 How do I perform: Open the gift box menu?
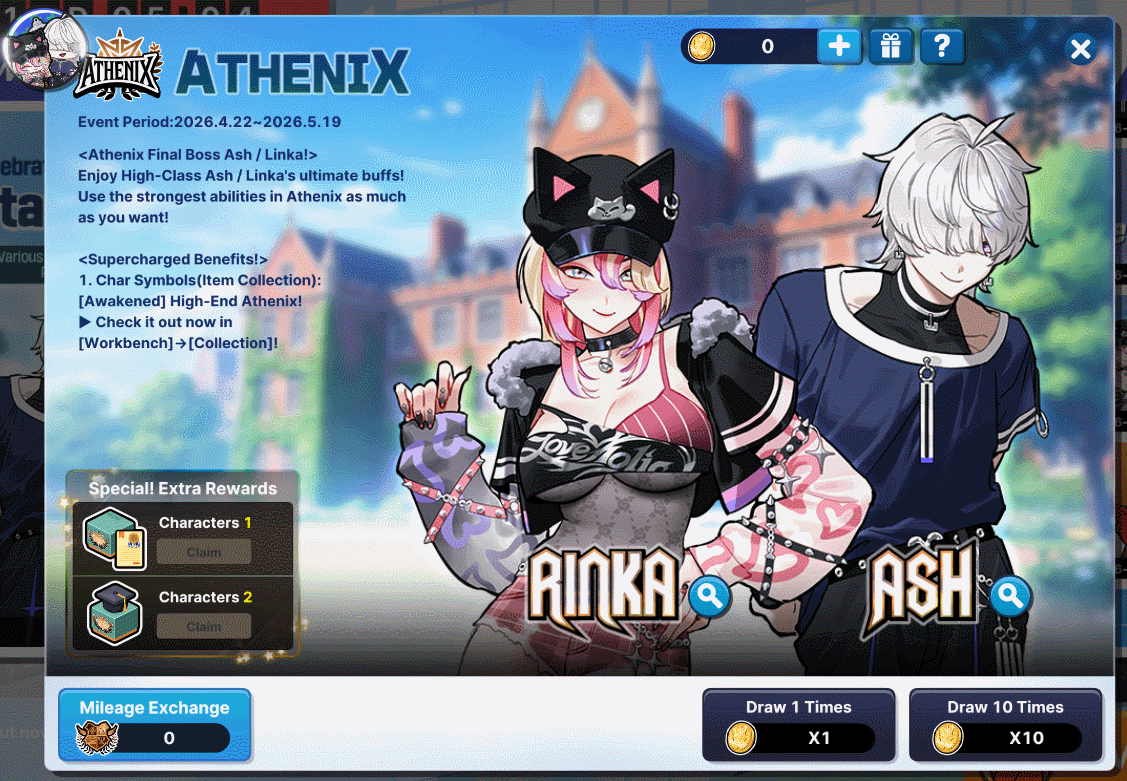tap(890, 46)
